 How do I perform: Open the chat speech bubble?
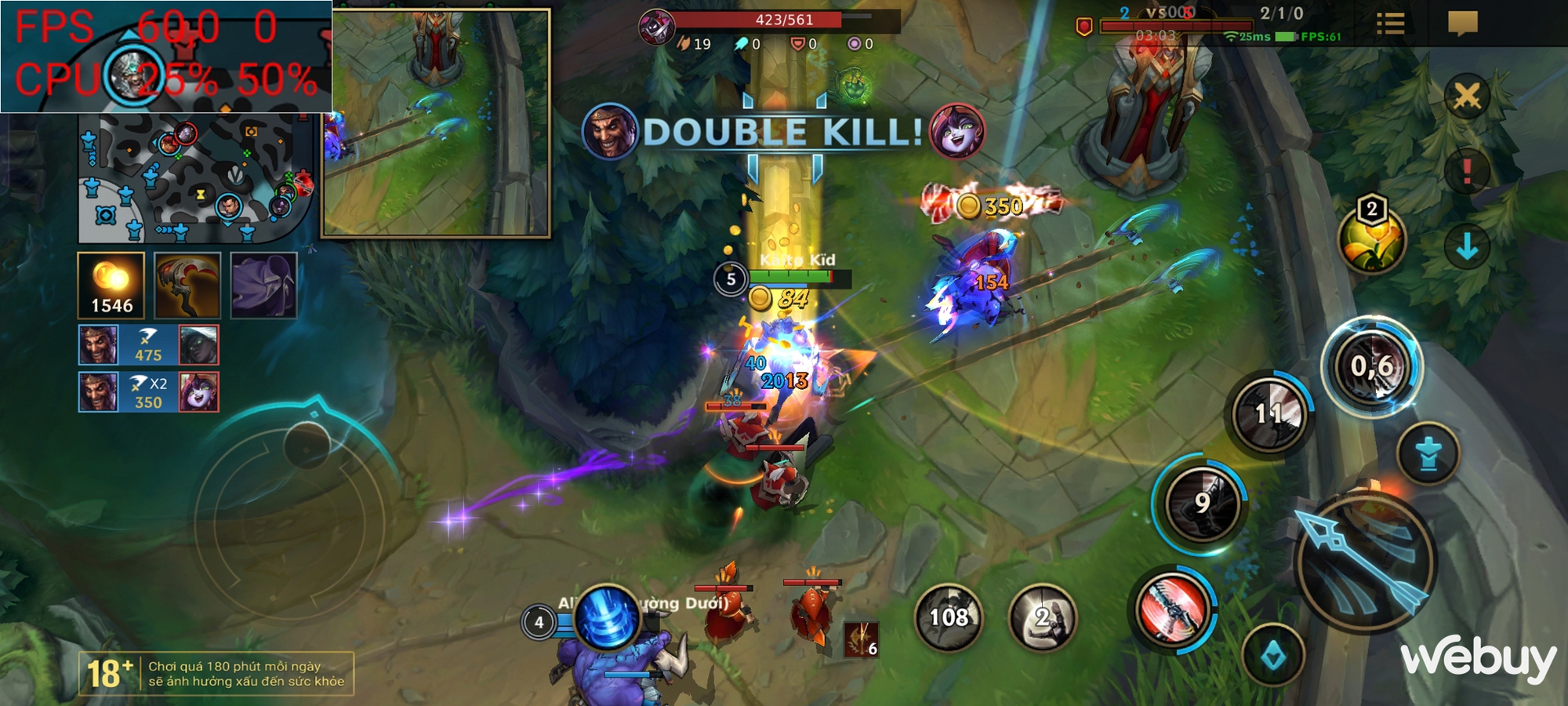(1462, 24)
